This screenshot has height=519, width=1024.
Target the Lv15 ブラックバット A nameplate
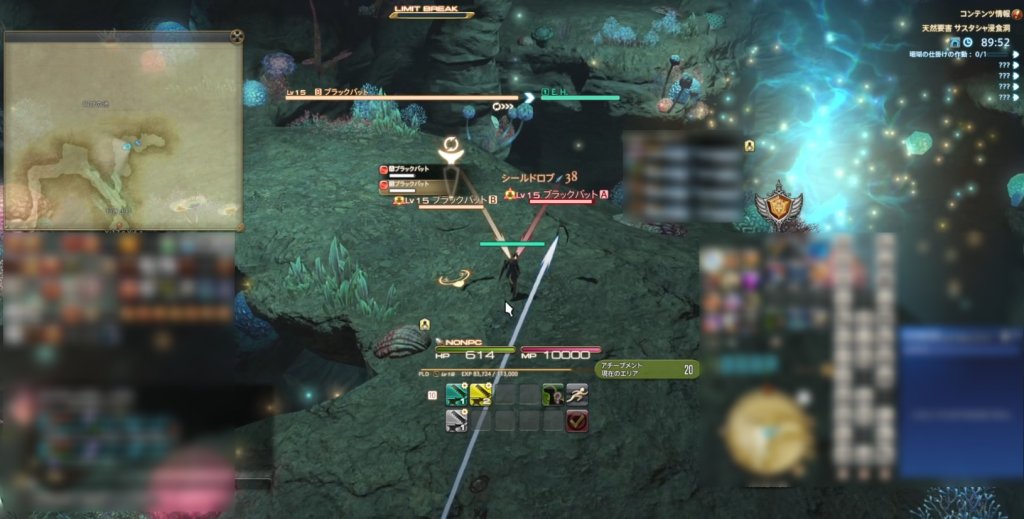tap(560, 194)
